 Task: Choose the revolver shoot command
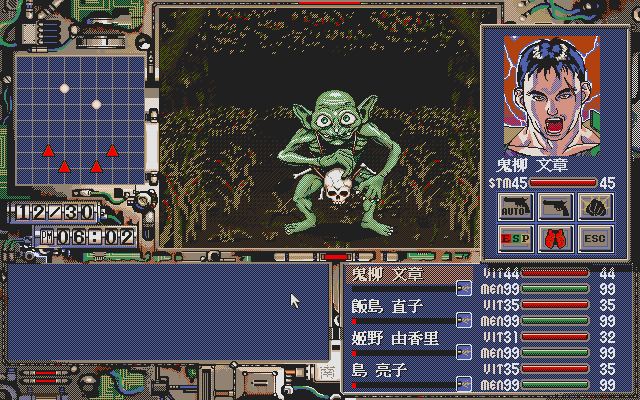(x=553, y=207)
